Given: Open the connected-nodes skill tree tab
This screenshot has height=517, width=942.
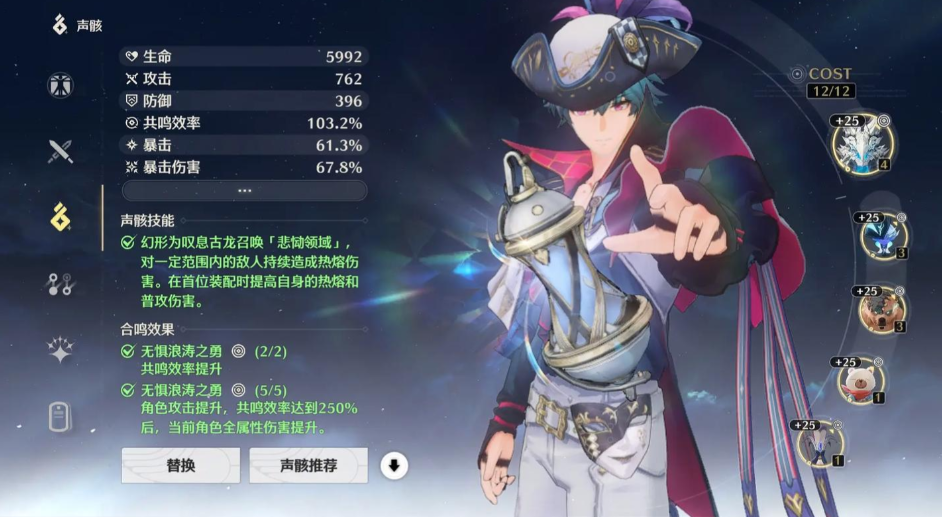Looking at the screenshot, I should [x=61, y=284].
